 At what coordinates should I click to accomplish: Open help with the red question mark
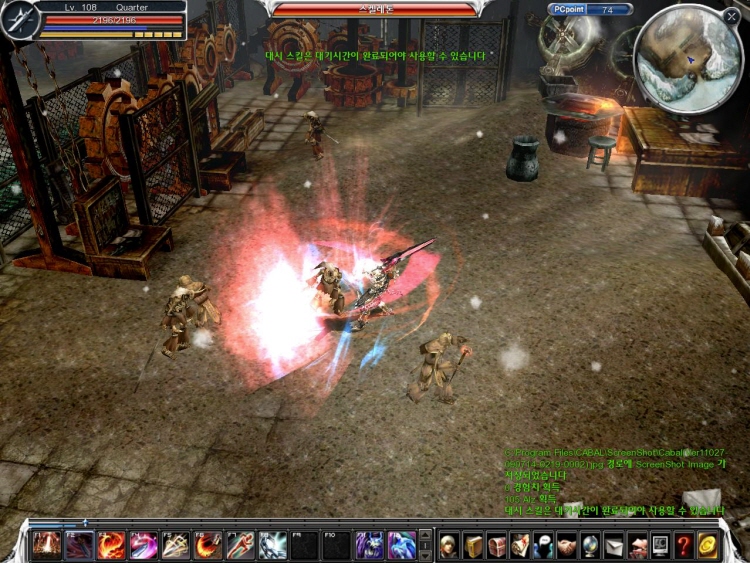(x=683, y=545)
